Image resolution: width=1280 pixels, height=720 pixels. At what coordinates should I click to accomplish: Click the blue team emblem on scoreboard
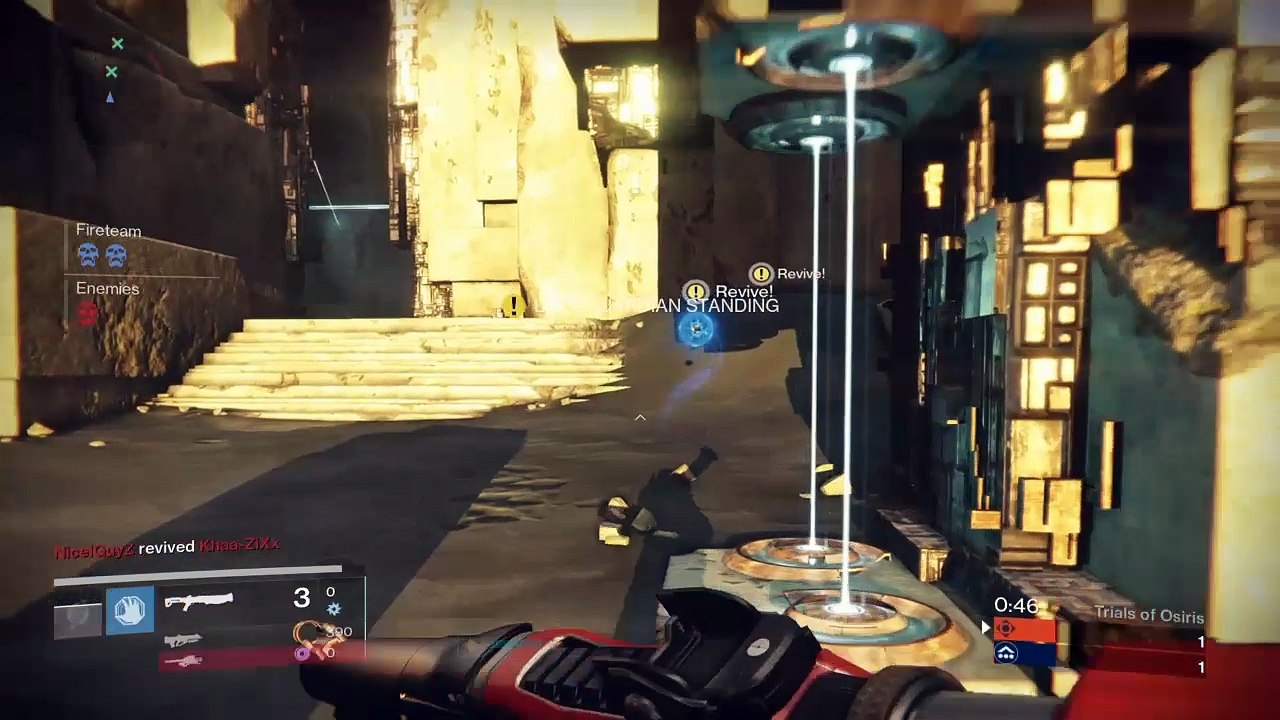click(x=1007, y=654)
